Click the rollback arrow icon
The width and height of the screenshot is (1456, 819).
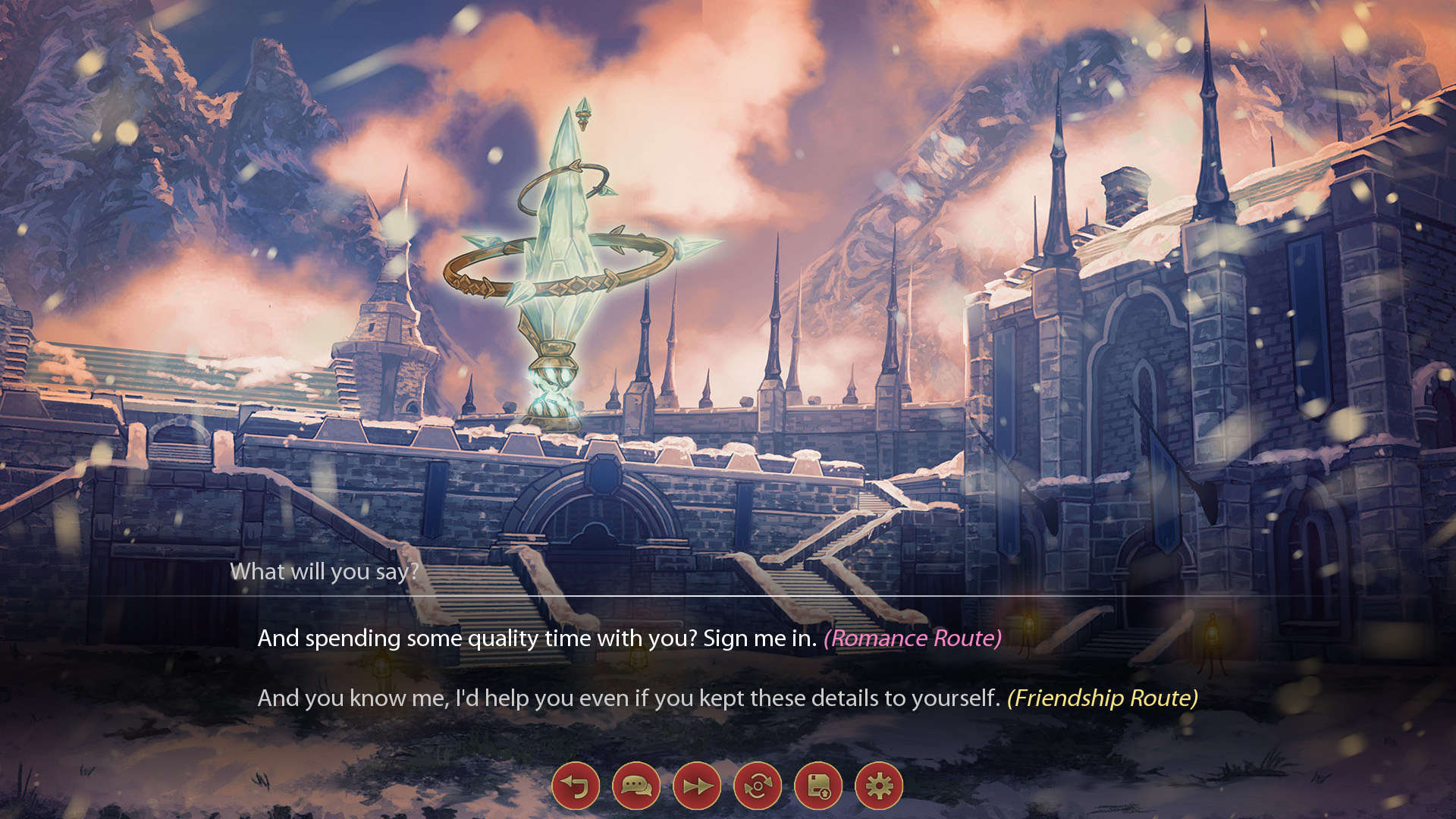(576, 787)
